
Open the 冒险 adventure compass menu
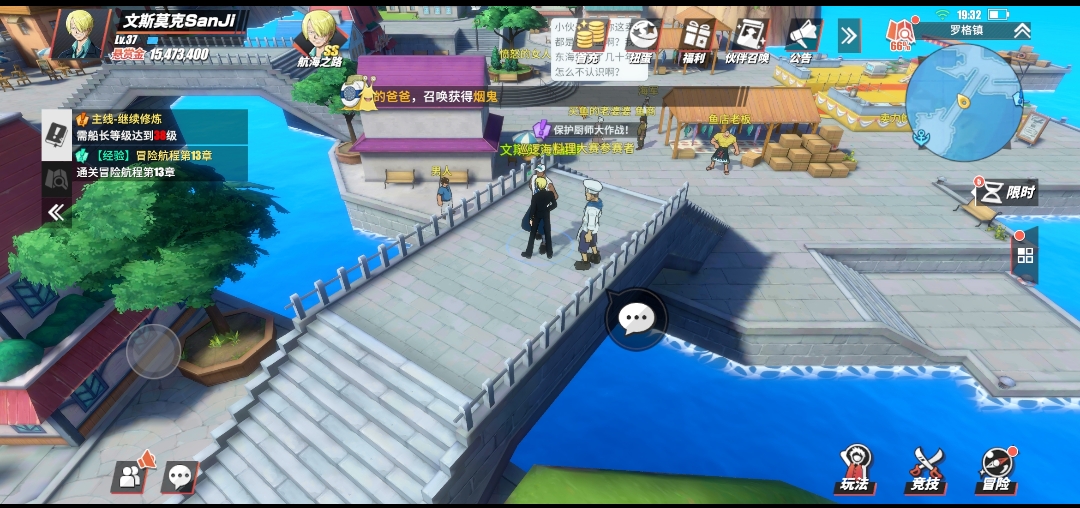click(x=995, y=468)
